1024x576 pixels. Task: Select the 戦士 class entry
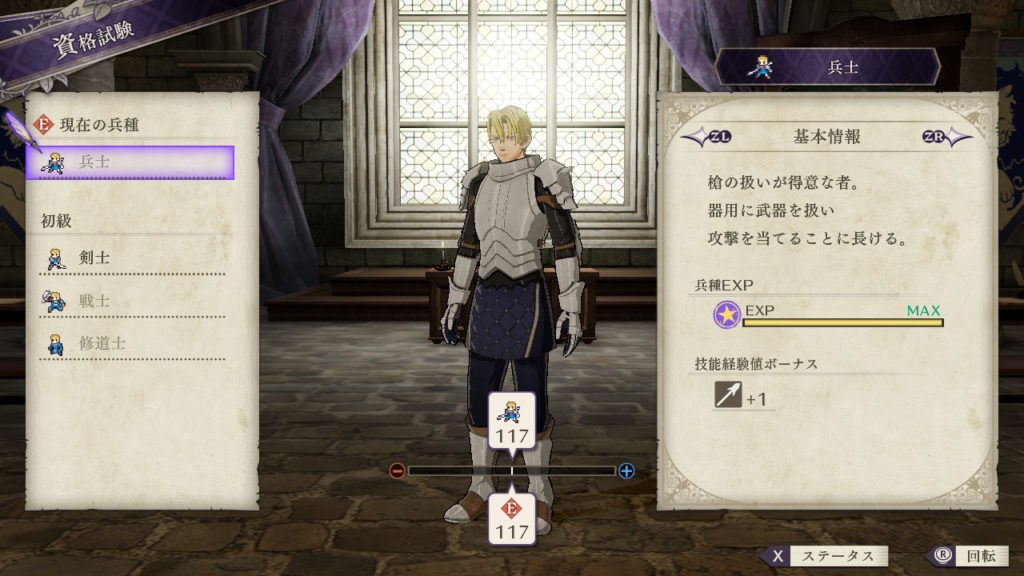pyautogui.click(x=131, y=300)
